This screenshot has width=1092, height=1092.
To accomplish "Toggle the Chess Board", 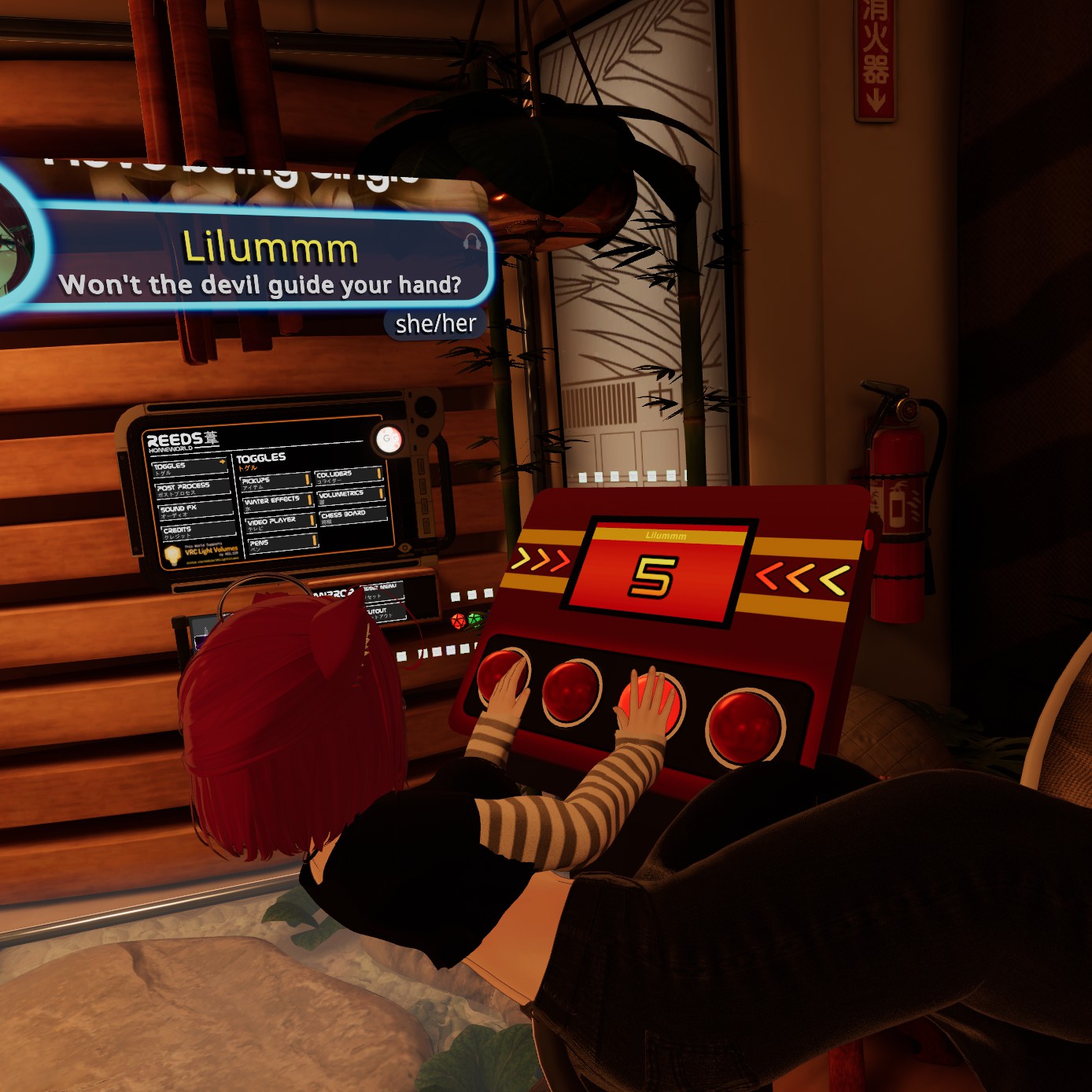I will (x=352, y=515).
